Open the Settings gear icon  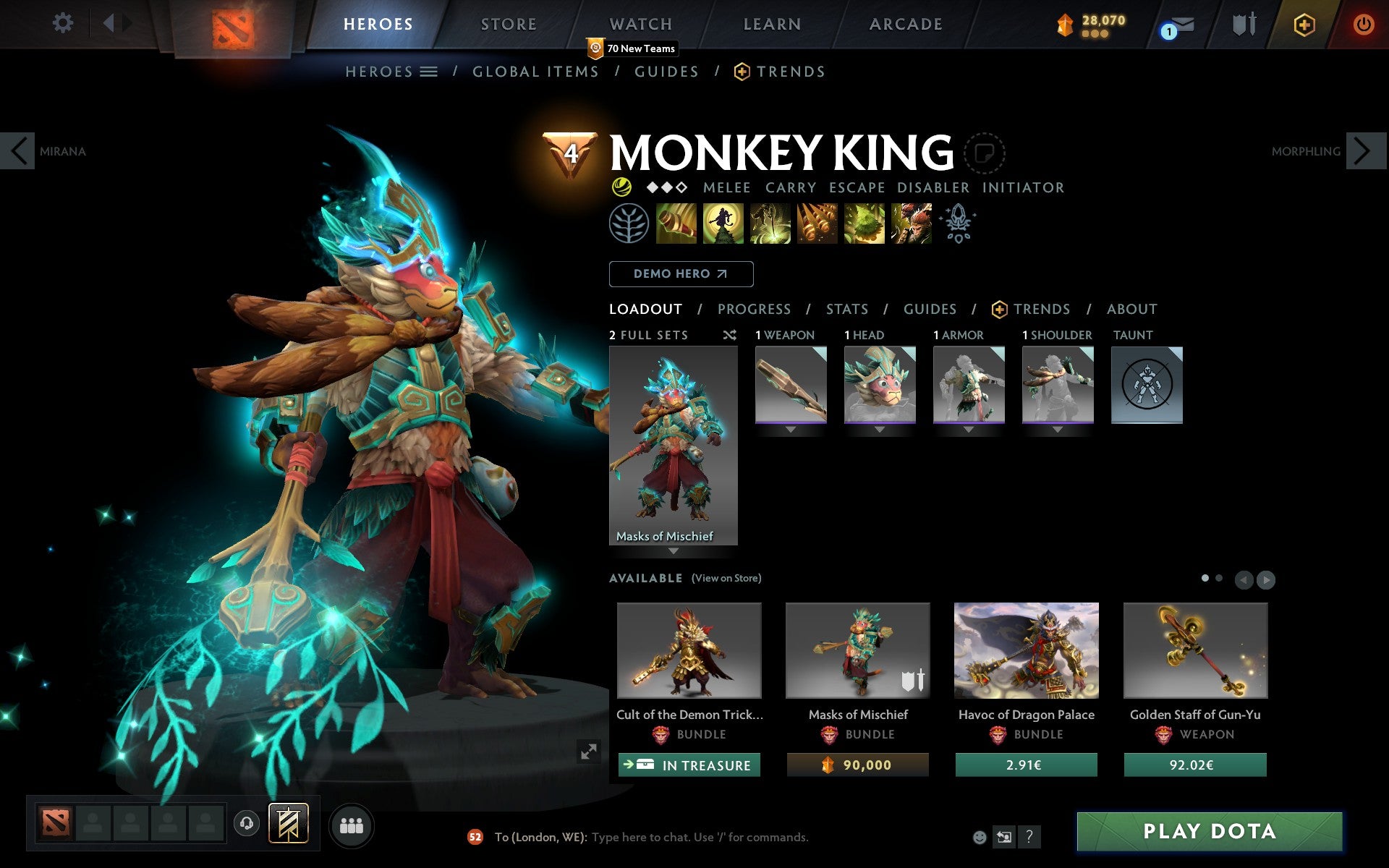click(64, 23)
